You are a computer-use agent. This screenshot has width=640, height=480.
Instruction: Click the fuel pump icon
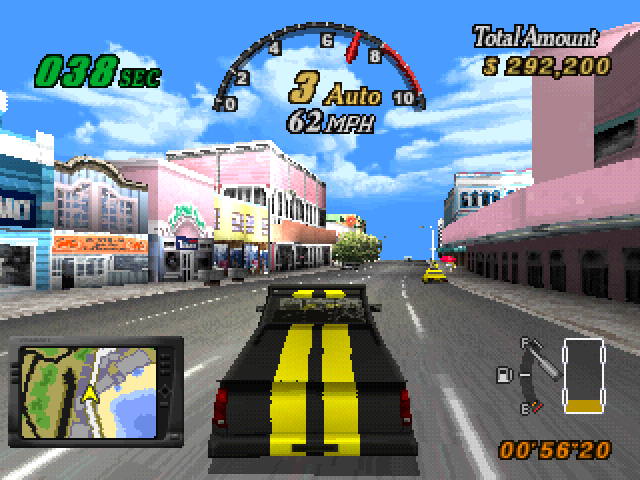503,375
